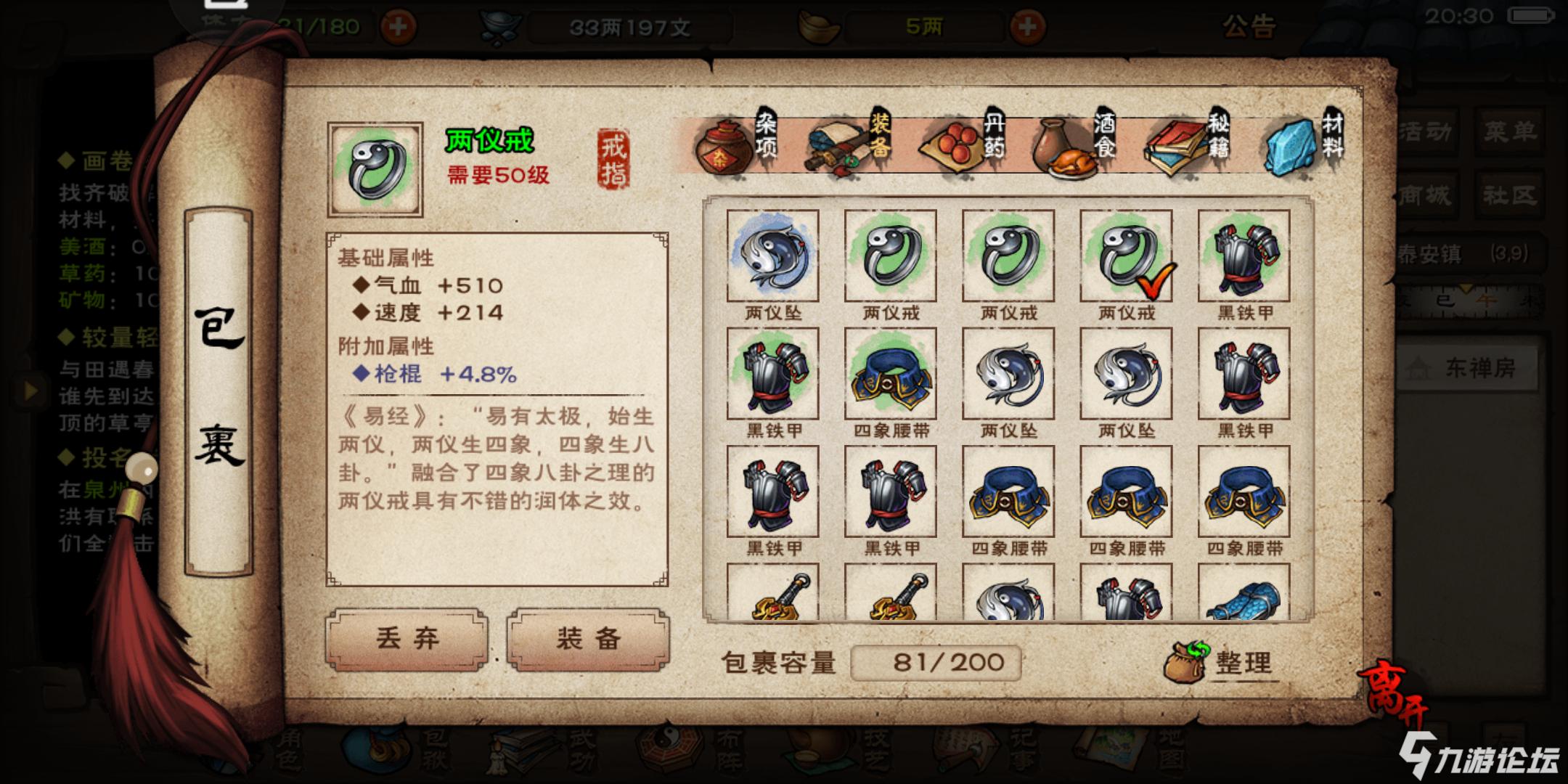Open the 公告 announcements

1249,27
